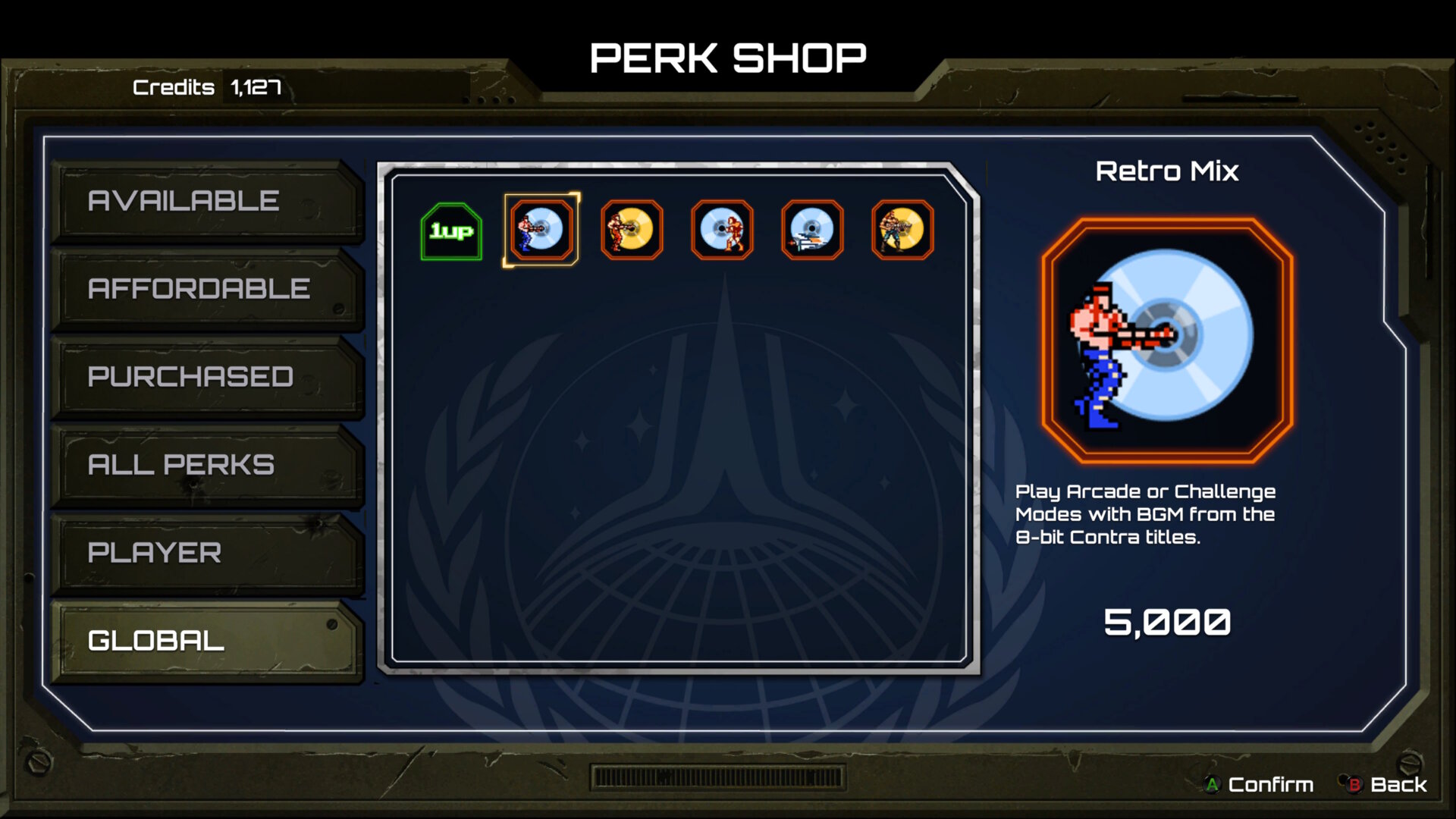Choose the blue disc with orange armored figure perk
This screenshot has height=819, width=1456.
point(722,230)
